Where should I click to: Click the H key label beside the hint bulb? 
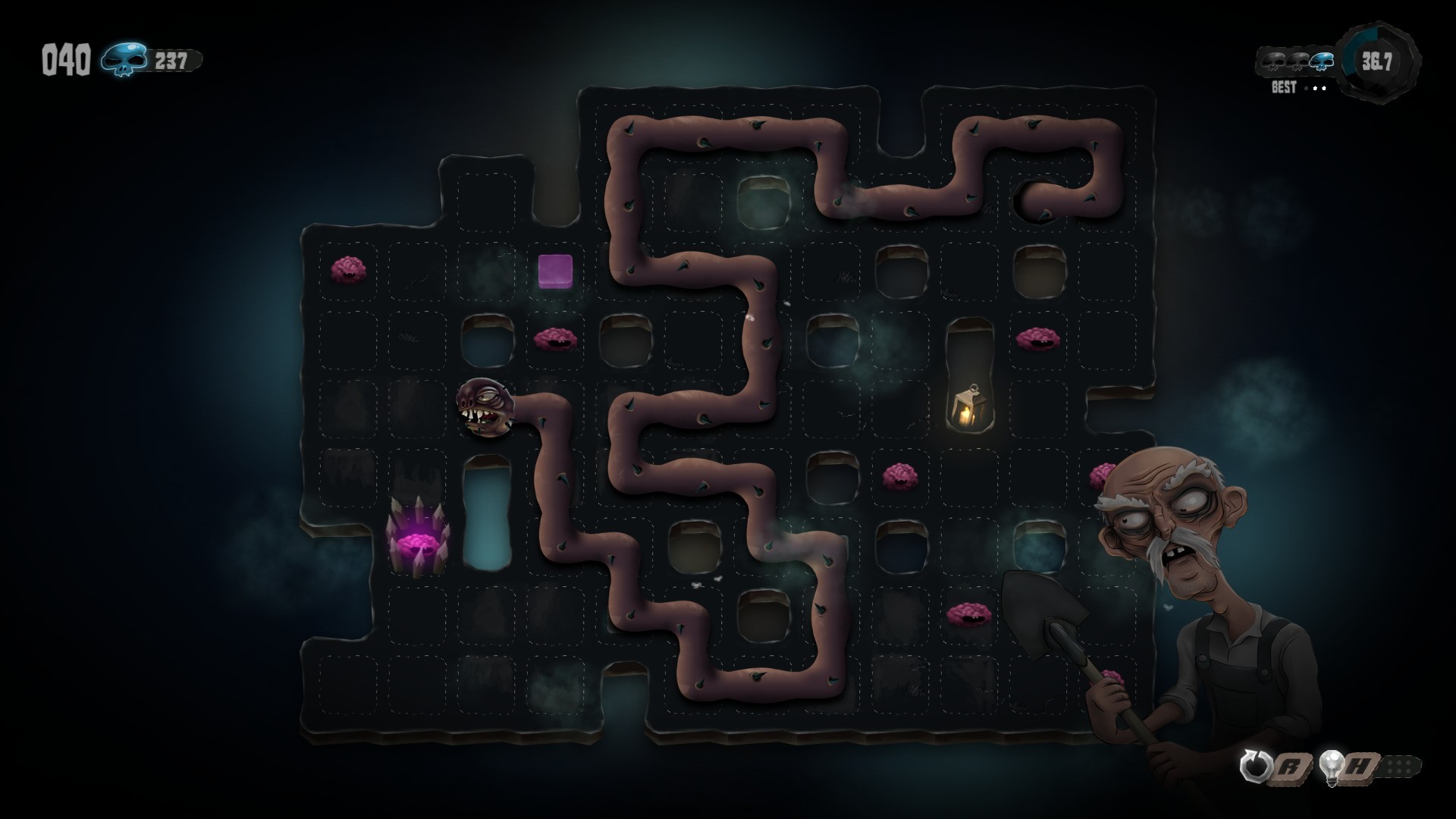[x=1360, y=767]
